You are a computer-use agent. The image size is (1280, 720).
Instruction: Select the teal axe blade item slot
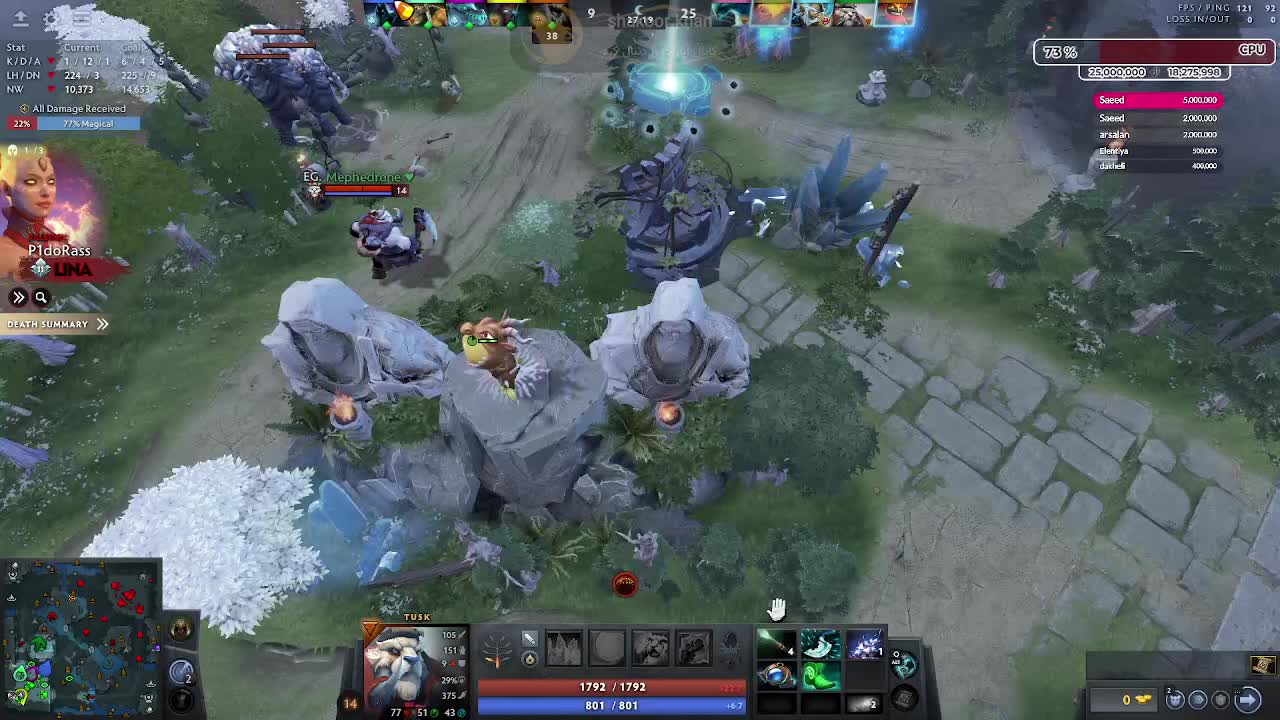pos(820,645)
